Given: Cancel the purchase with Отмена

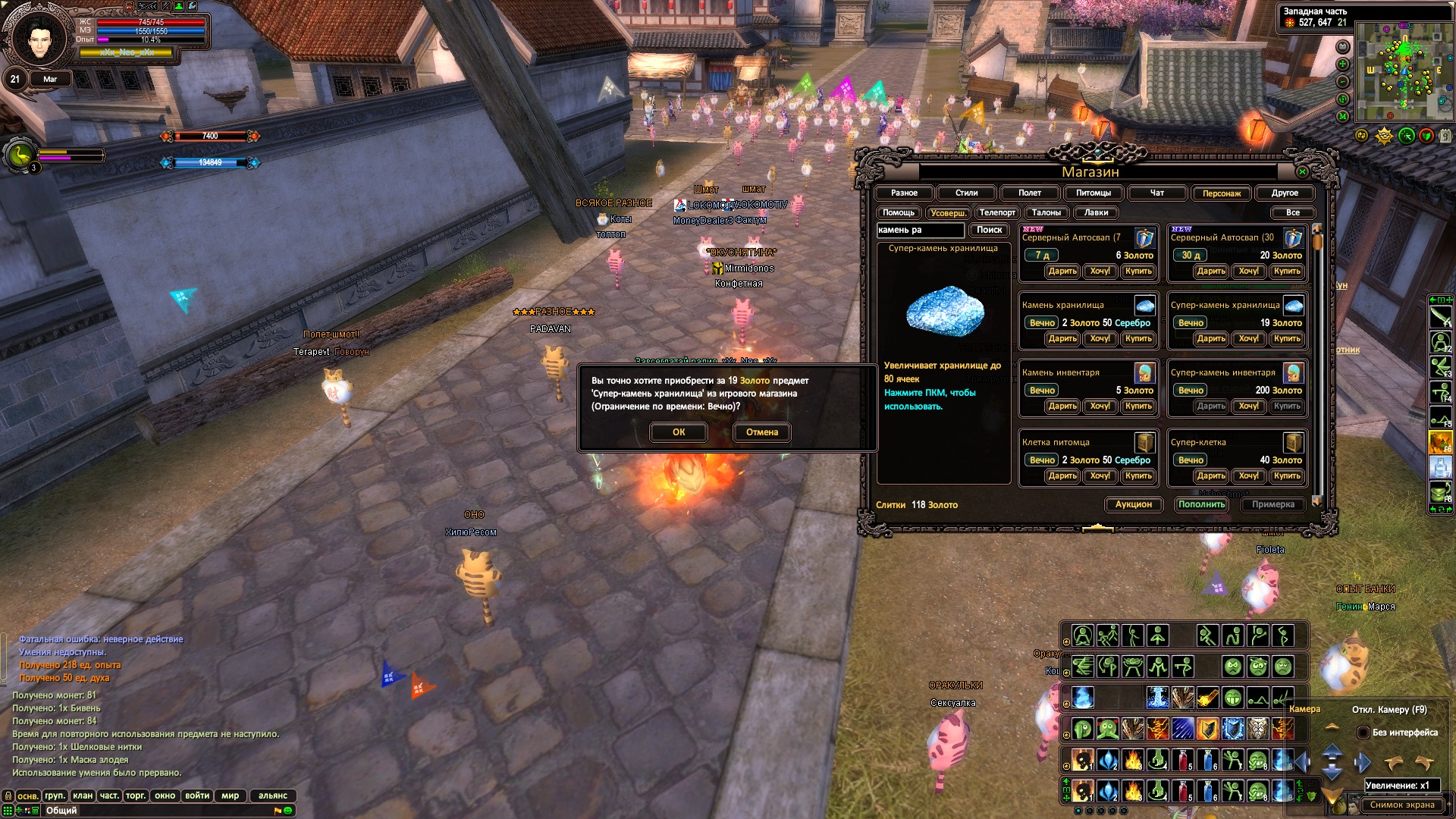Looking at the screenshot, I should point(762,432).
